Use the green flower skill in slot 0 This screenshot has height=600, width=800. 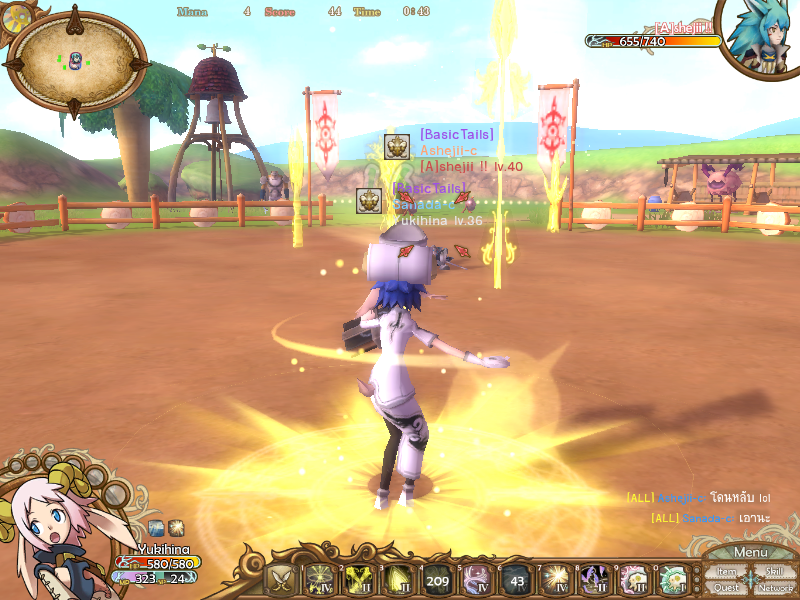672,579
